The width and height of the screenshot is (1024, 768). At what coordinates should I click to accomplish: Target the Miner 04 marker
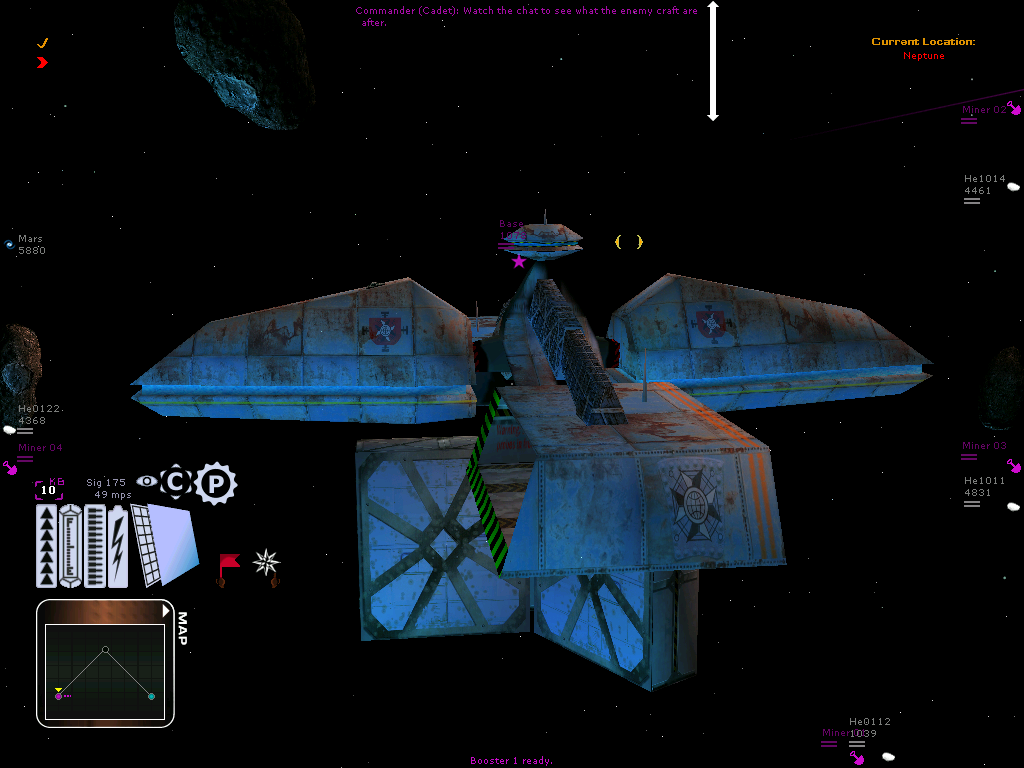(x=12, y=466)
